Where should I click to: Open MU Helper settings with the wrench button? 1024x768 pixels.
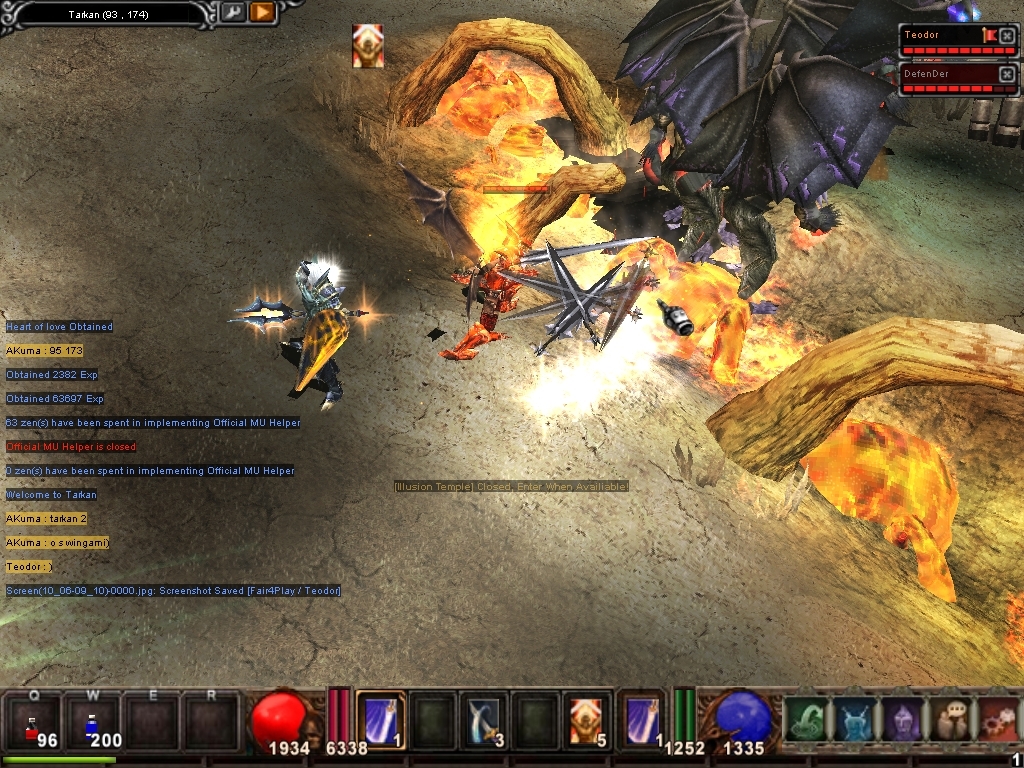(x=232, y=13)
